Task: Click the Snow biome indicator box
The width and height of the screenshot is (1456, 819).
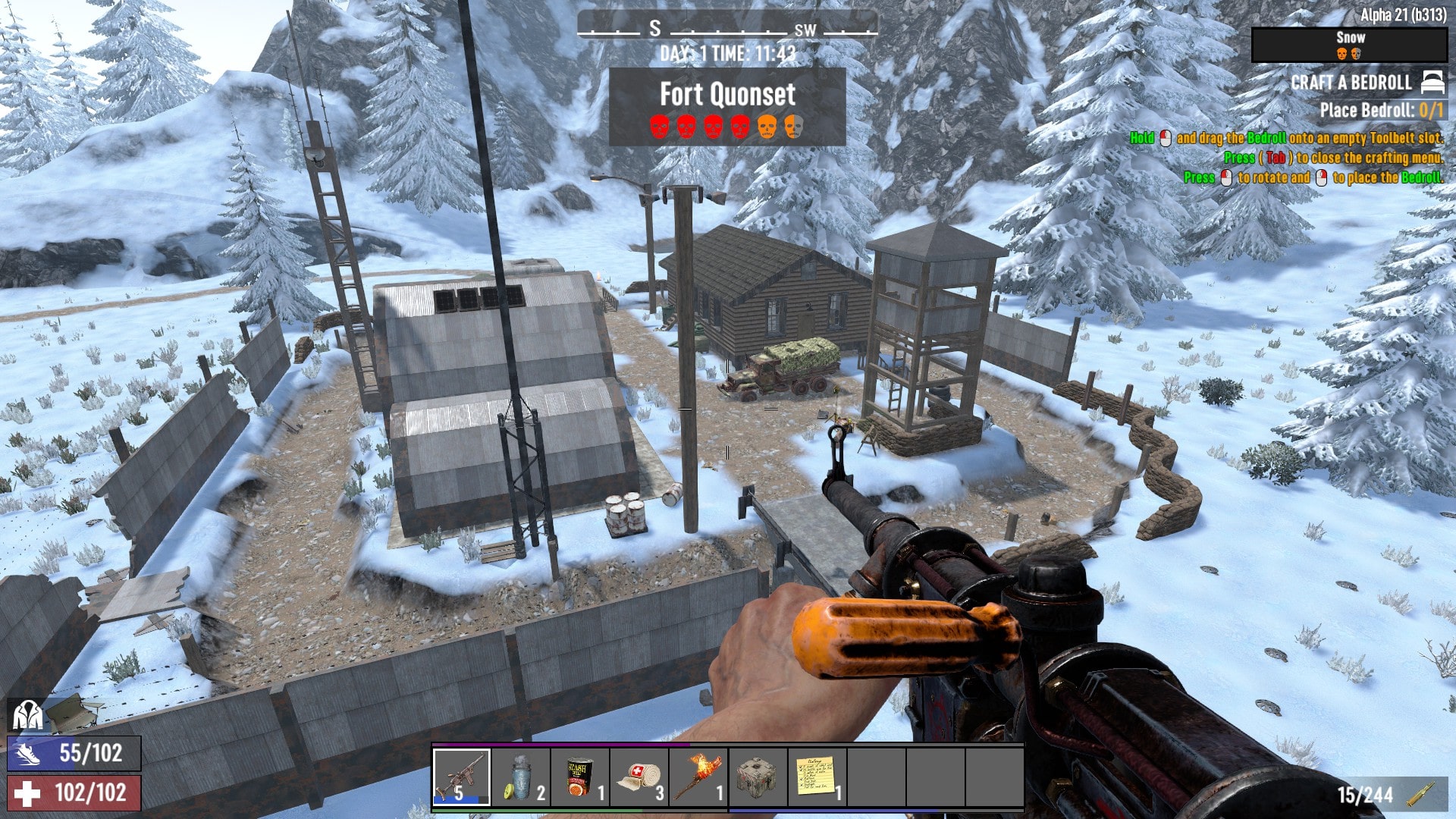Action: coord(1349,45)
